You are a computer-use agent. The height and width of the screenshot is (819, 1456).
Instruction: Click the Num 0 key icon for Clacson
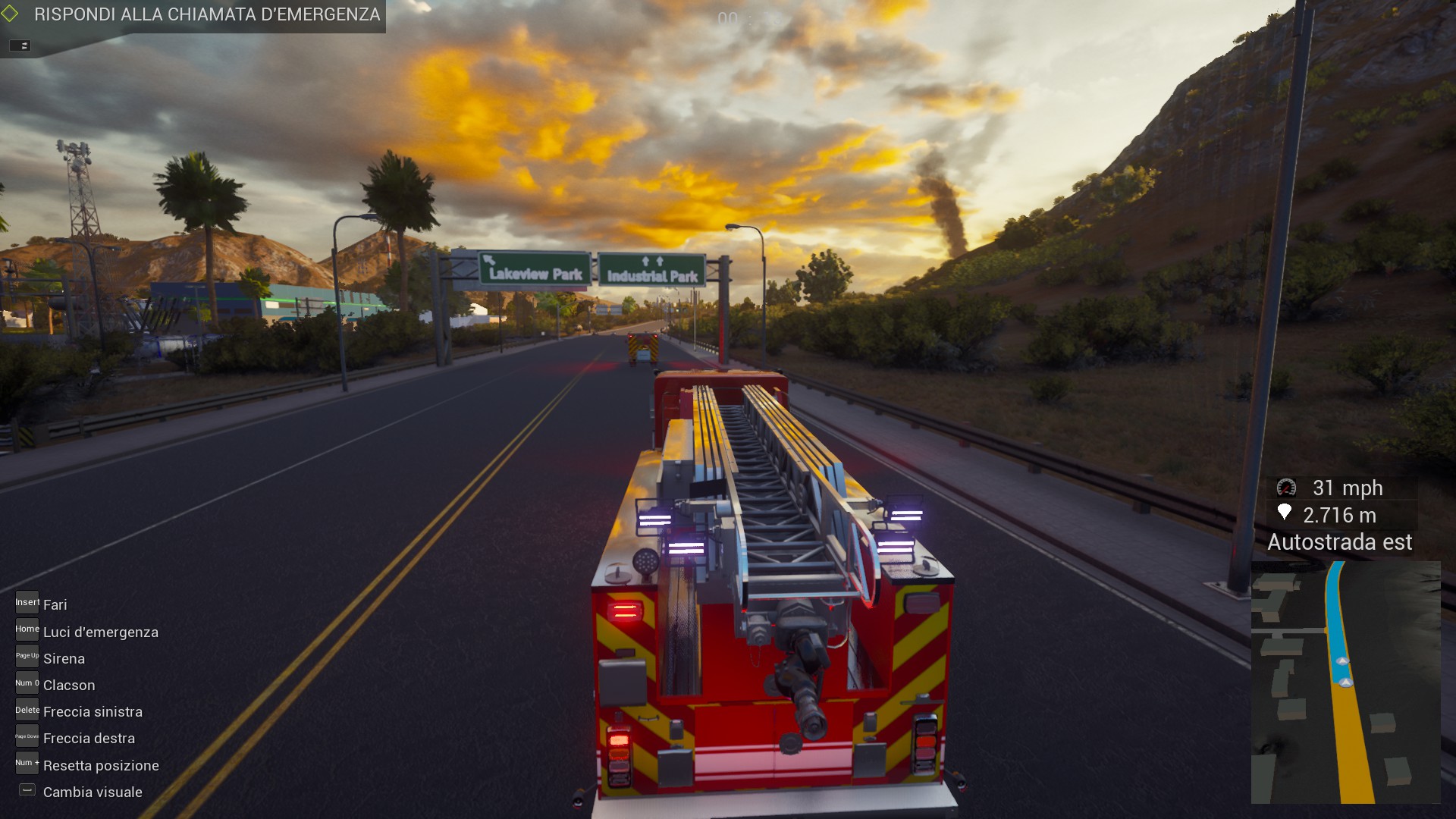click(27, 682)
